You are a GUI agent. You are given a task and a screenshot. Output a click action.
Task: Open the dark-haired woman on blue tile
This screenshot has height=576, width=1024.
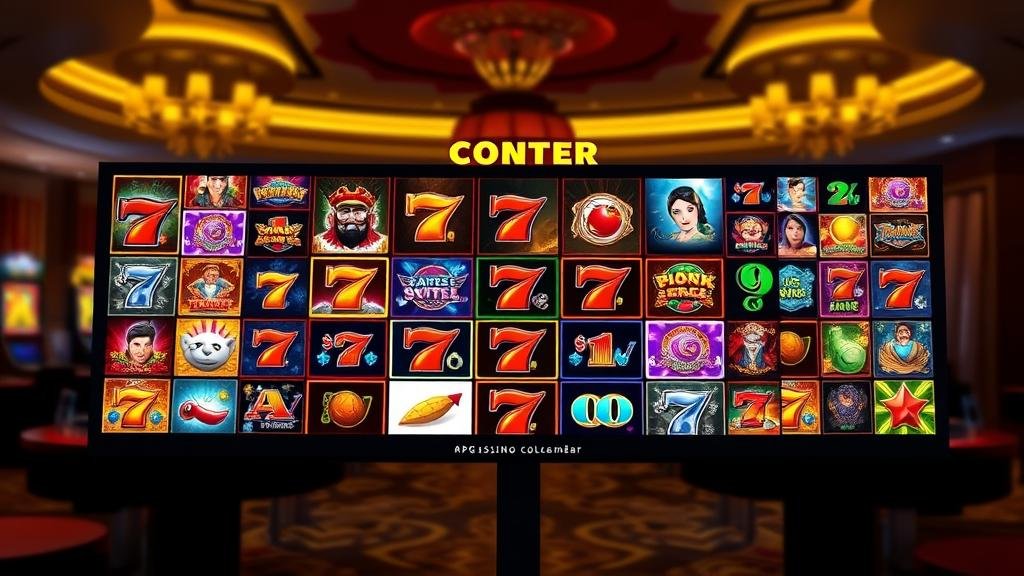click(x=683, y=215)
